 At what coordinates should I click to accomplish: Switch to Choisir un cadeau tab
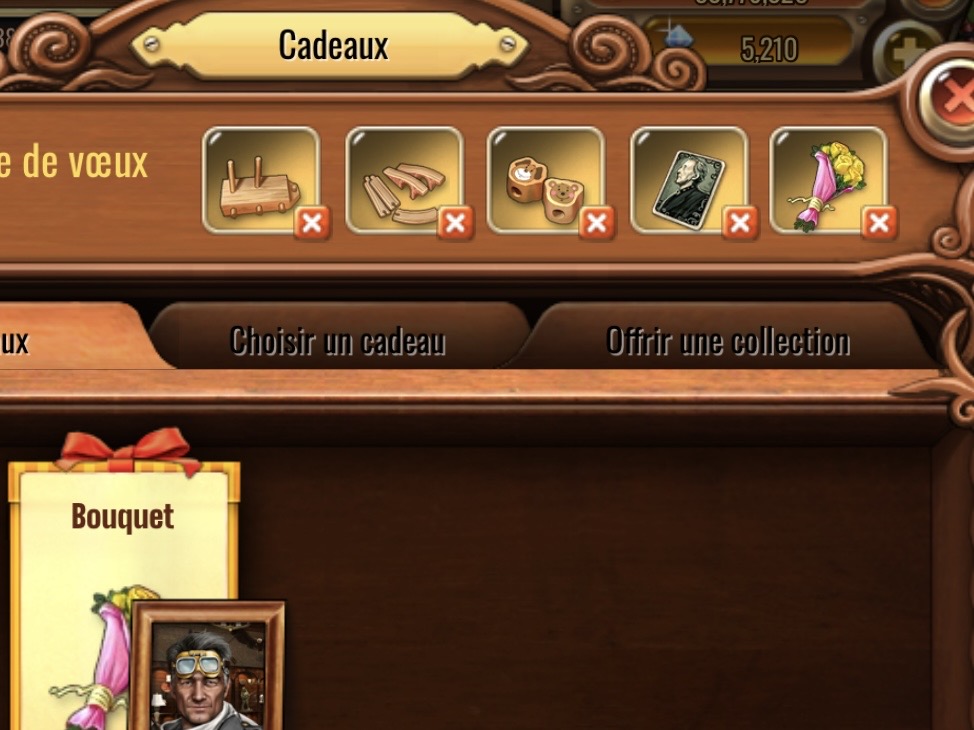(x=337, y=342)
